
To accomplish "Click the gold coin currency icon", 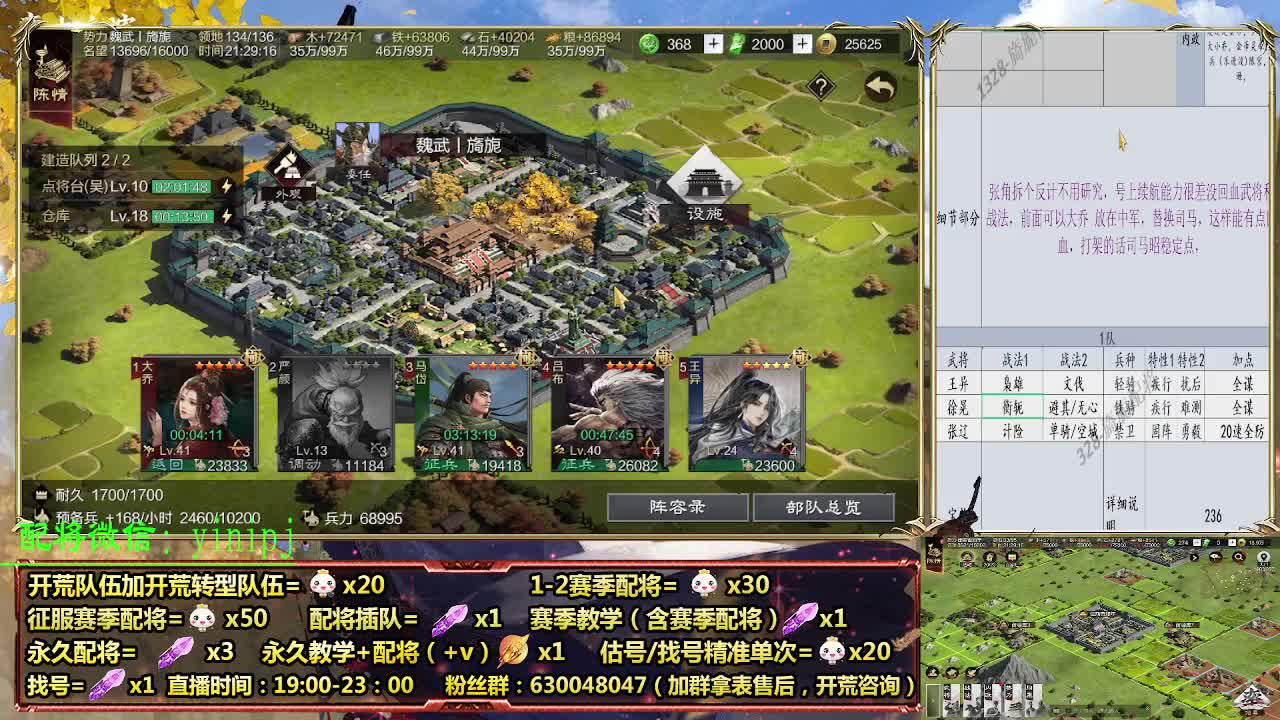I will (826, 44).
